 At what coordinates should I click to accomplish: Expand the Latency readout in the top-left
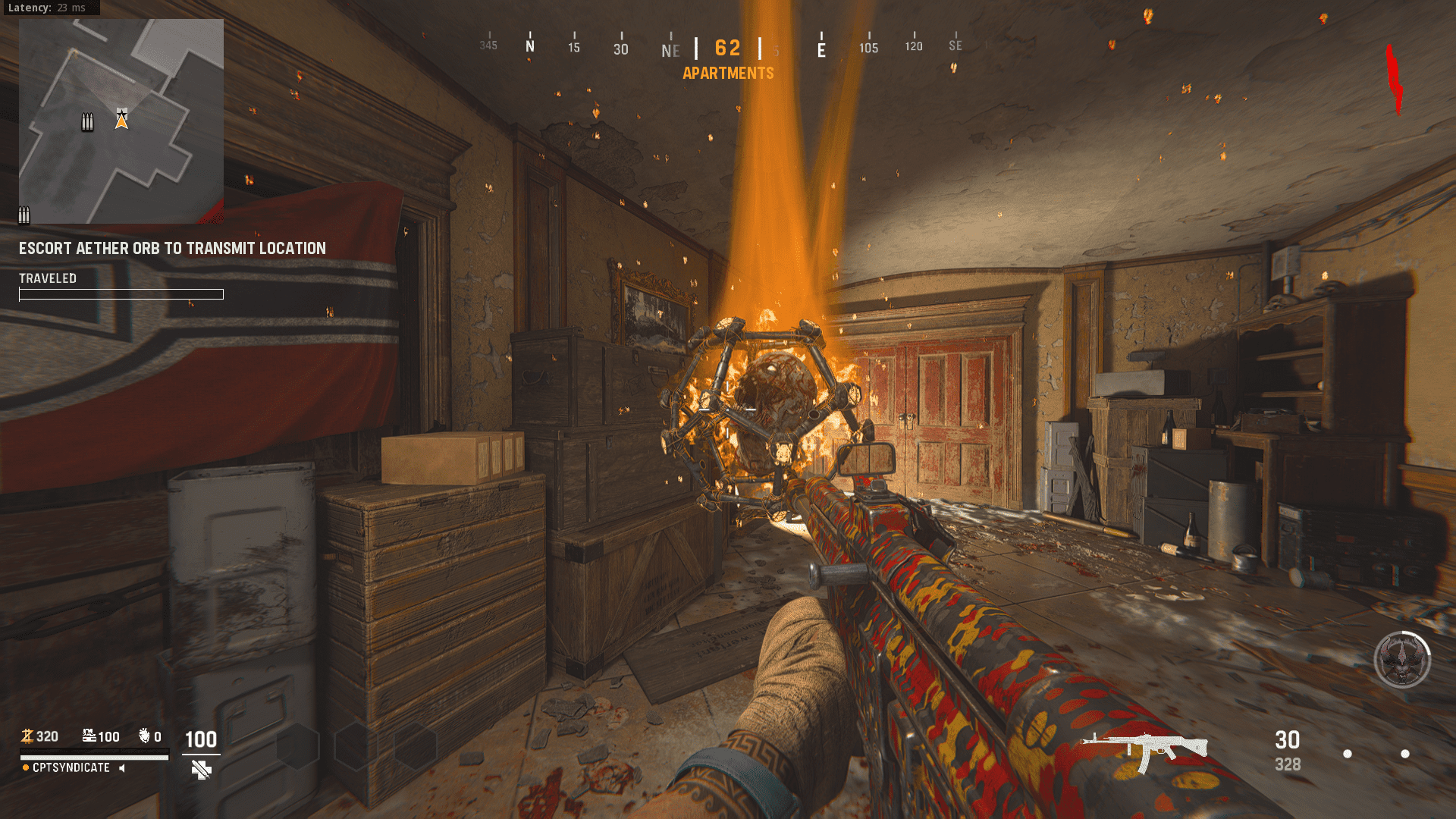[x=49, y=8]
